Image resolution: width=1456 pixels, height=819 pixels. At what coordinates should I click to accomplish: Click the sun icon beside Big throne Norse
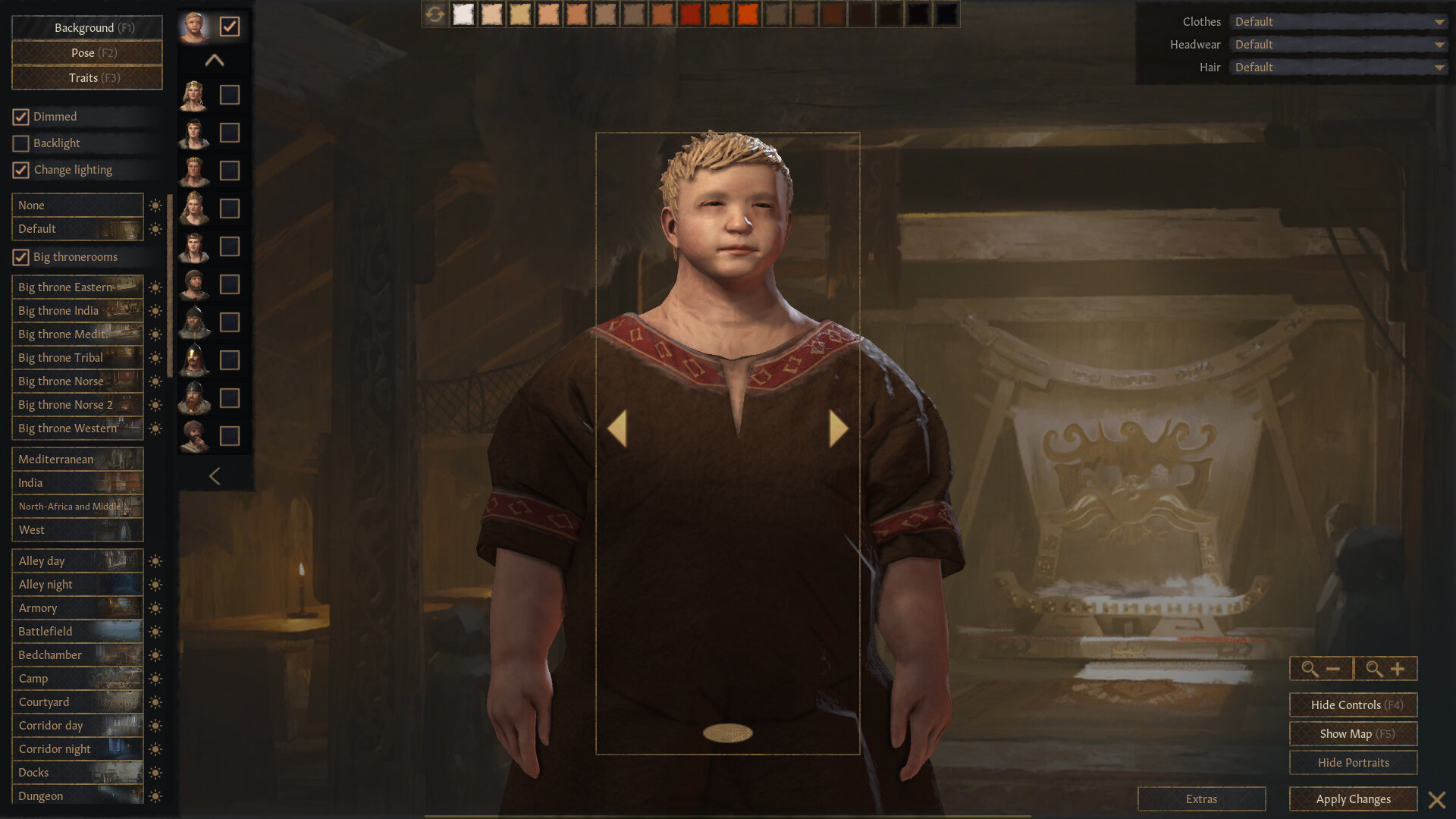[x=155, y=381]
